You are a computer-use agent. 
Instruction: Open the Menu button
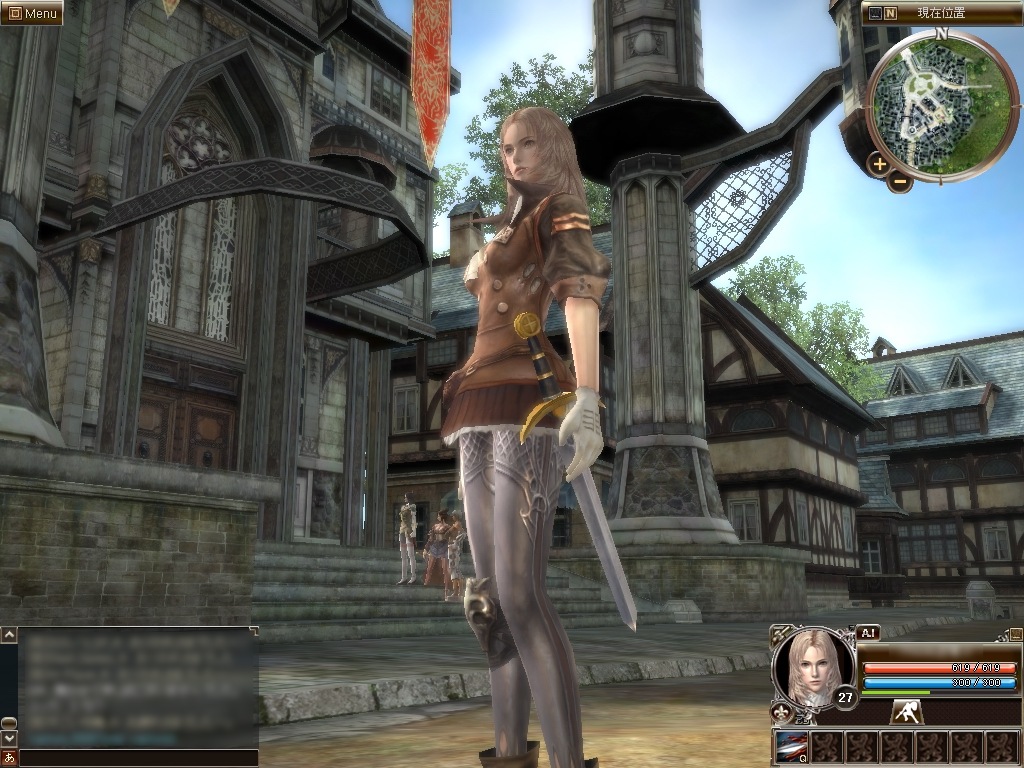click(x=31, y=13)
